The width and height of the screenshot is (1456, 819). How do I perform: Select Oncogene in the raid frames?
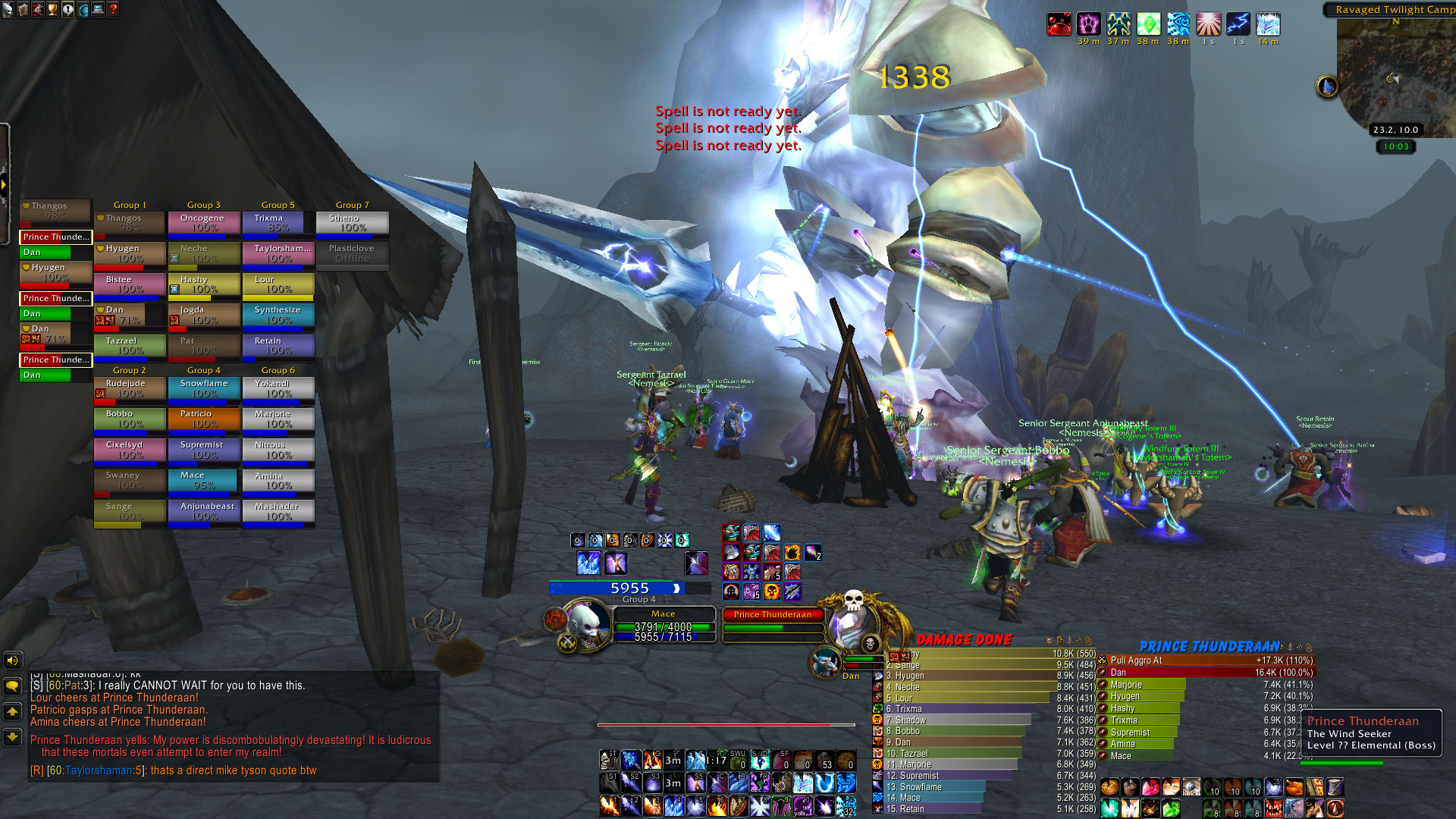coord(204,223)
